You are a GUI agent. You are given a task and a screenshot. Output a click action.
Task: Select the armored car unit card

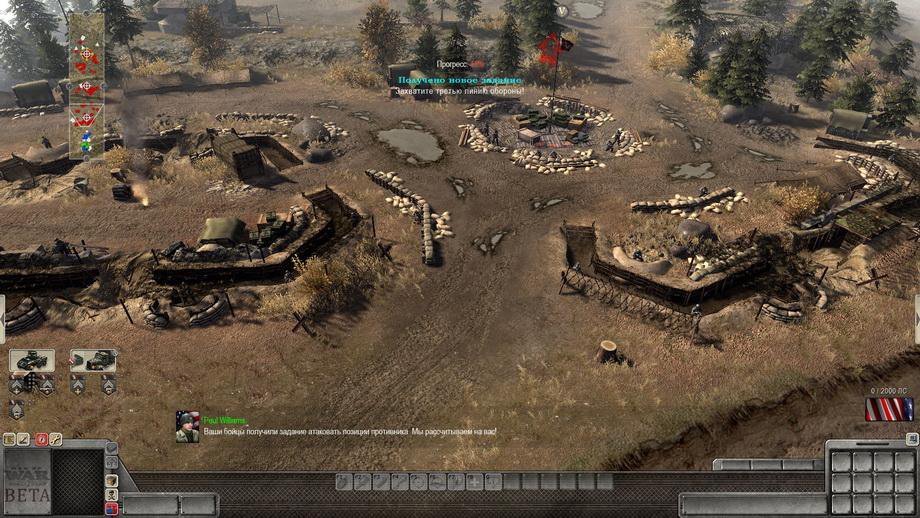pos(32,360)
